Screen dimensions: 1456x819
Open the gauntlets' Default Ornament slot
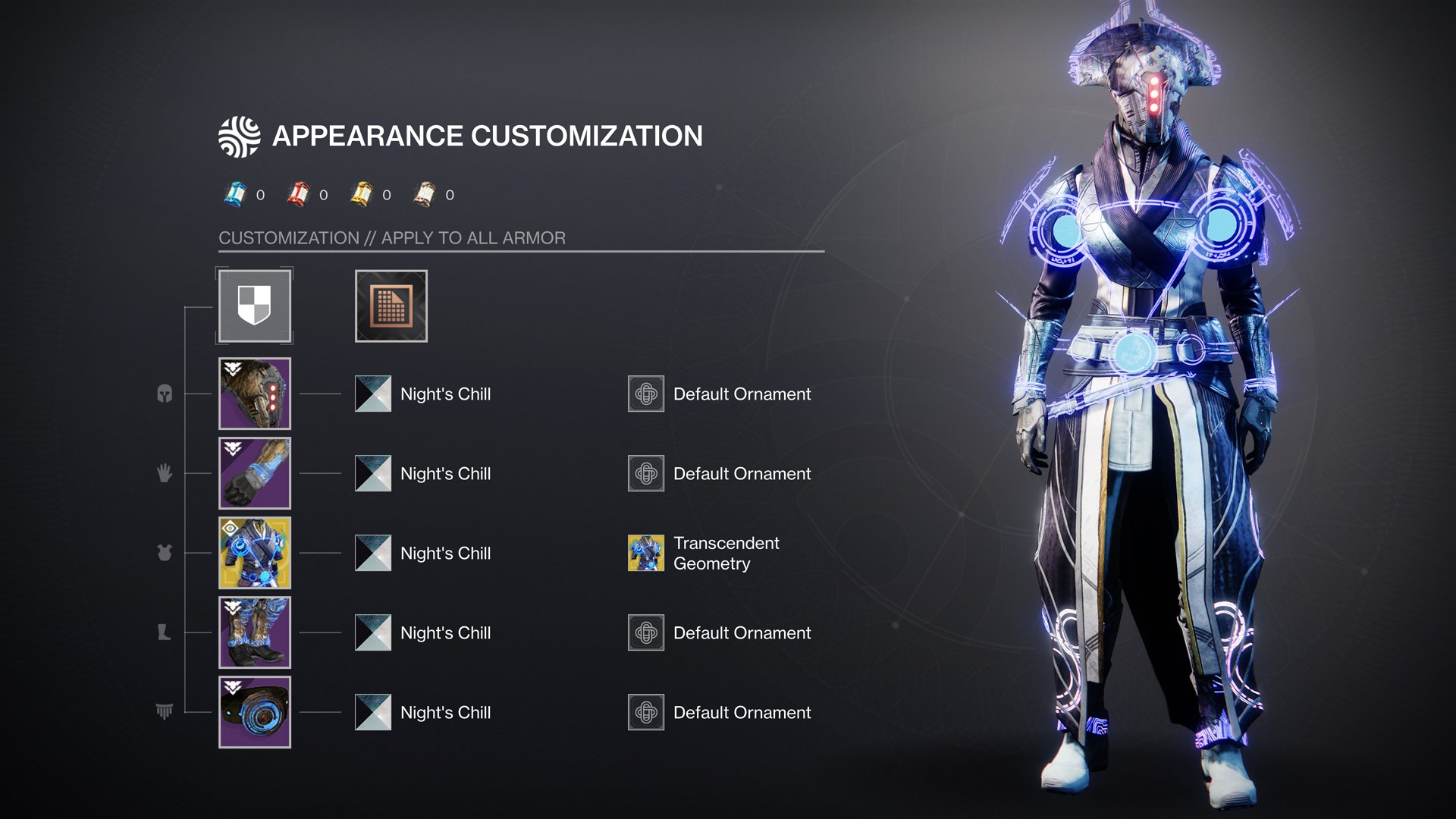(646, 473)
